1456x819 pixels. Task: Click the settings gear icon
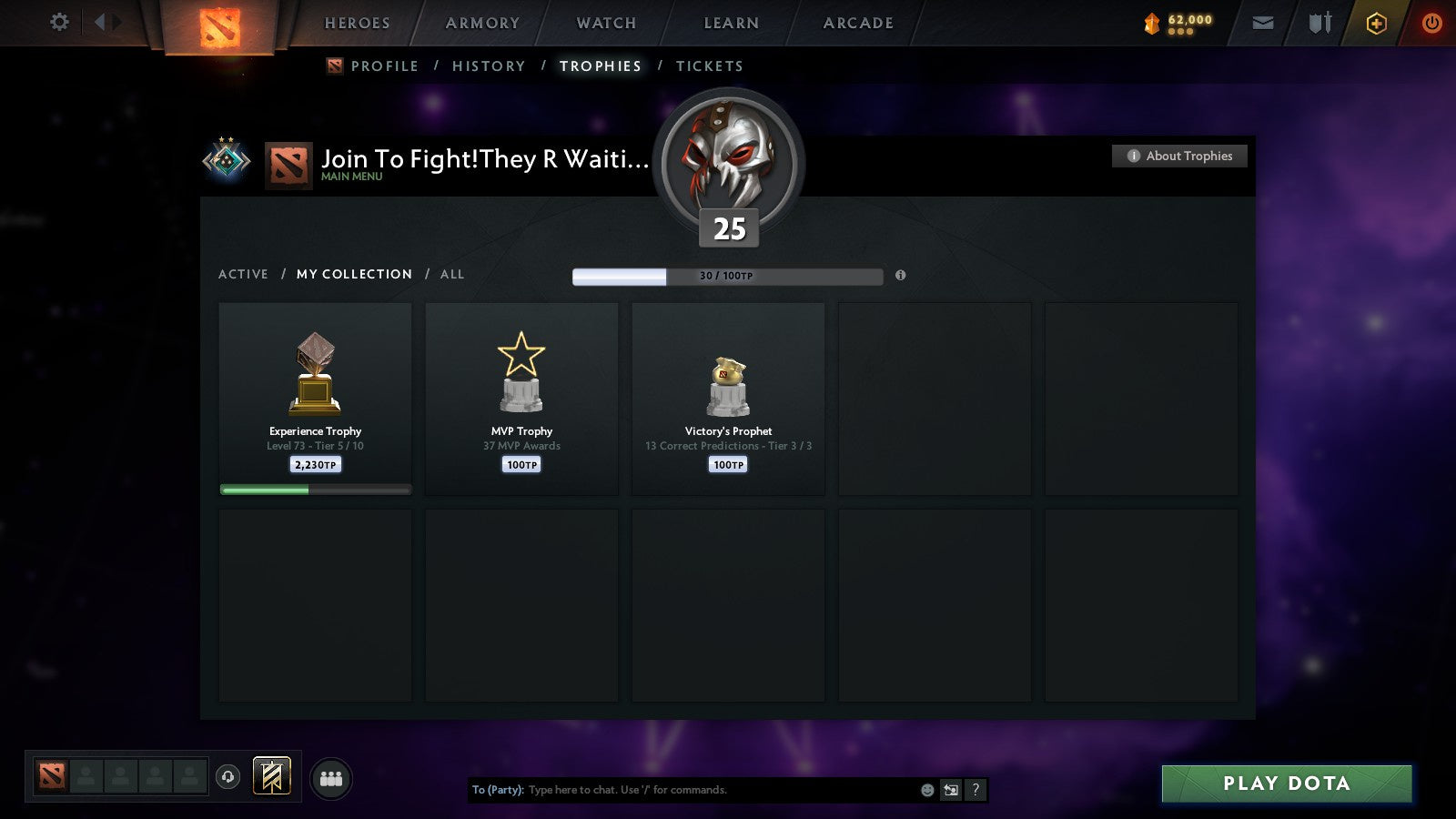pos(59,23)
